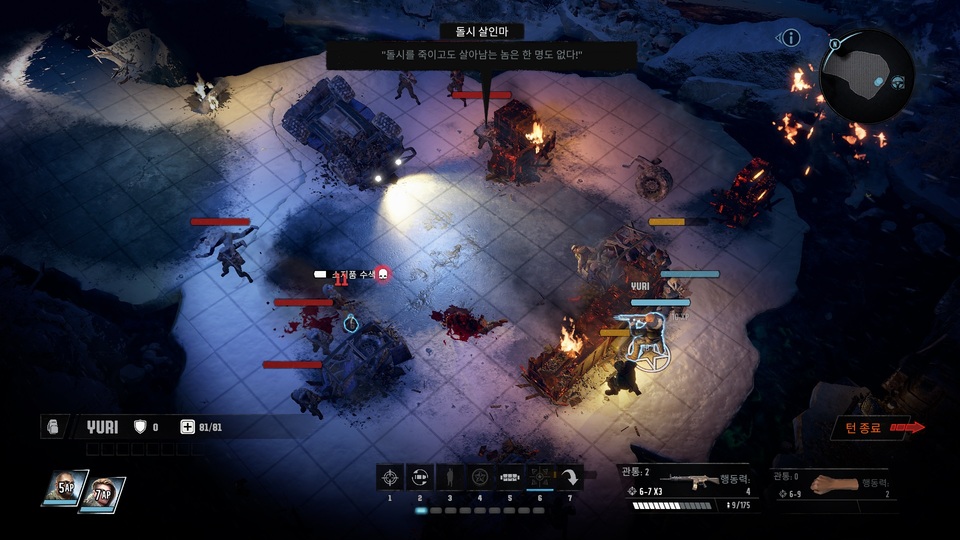Use the standing figure ability in slot 3
This screenshot has width=960, height=540.
pos(450,478)
